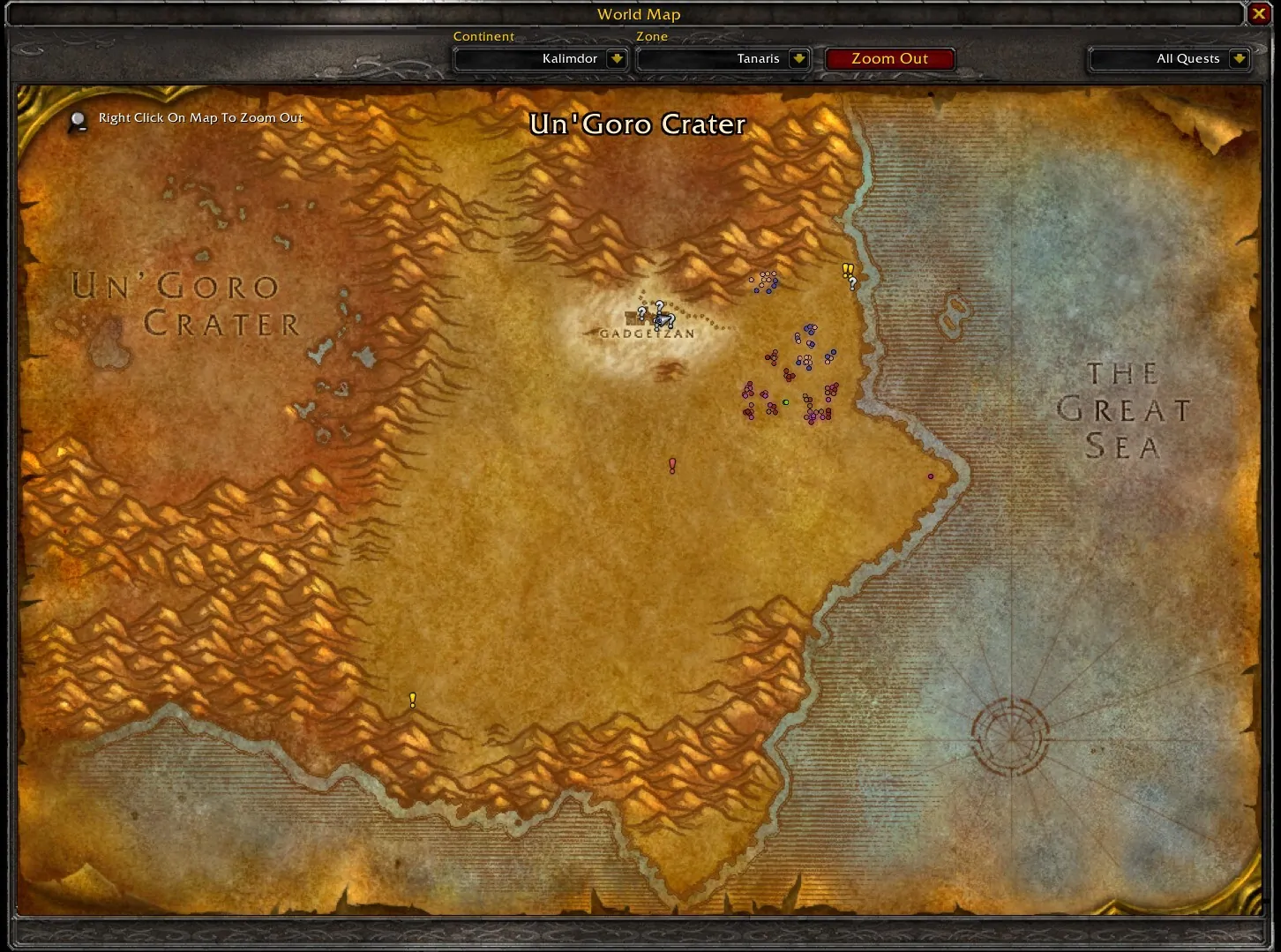Click the quest markers on the eastern coast
The image size is (1281, 952).
(x=849, y=275)
